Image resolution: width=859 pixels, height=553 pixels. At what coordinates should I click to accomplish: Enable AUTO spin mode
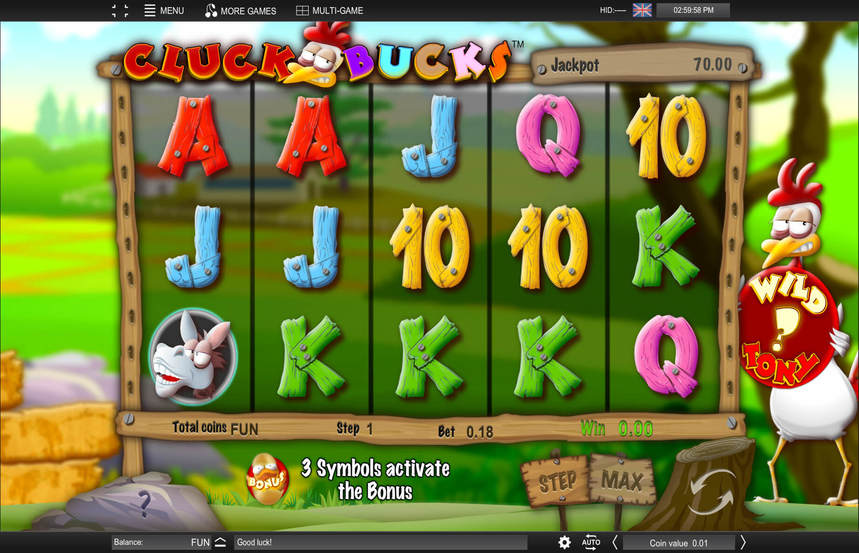click(591, 542)
